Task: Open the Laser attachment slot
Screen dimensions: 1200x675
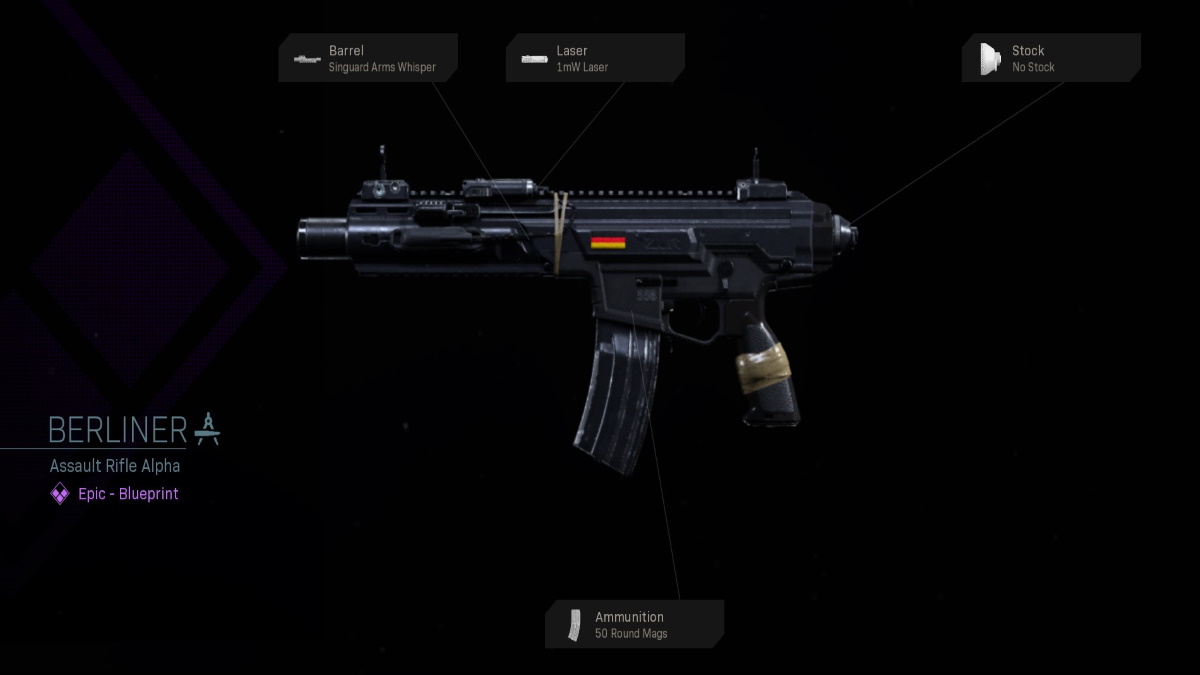Action: pyautogui.click(x=595, y=58)
